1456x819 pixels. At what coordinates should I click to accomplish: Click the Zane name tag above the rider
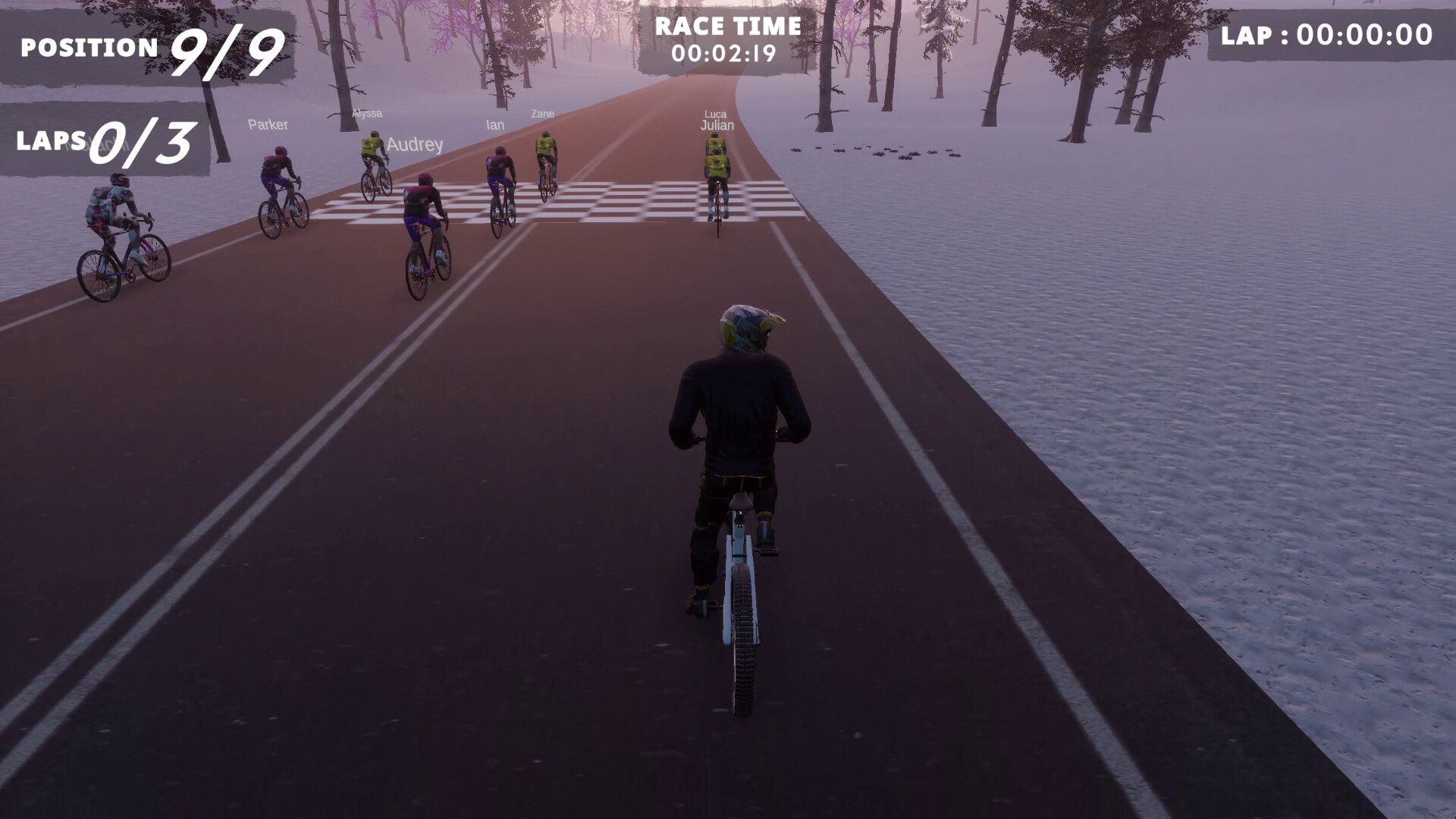tap(541, 114)
